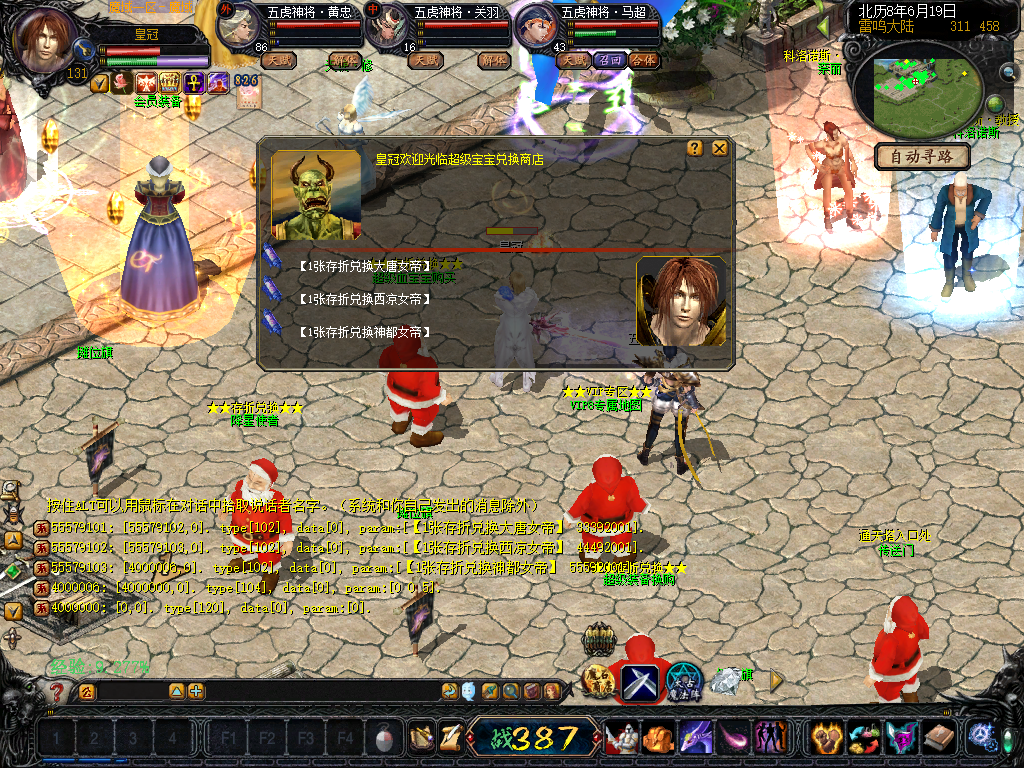Click 解体 under 五虎神将·关羽

[493, 60]
